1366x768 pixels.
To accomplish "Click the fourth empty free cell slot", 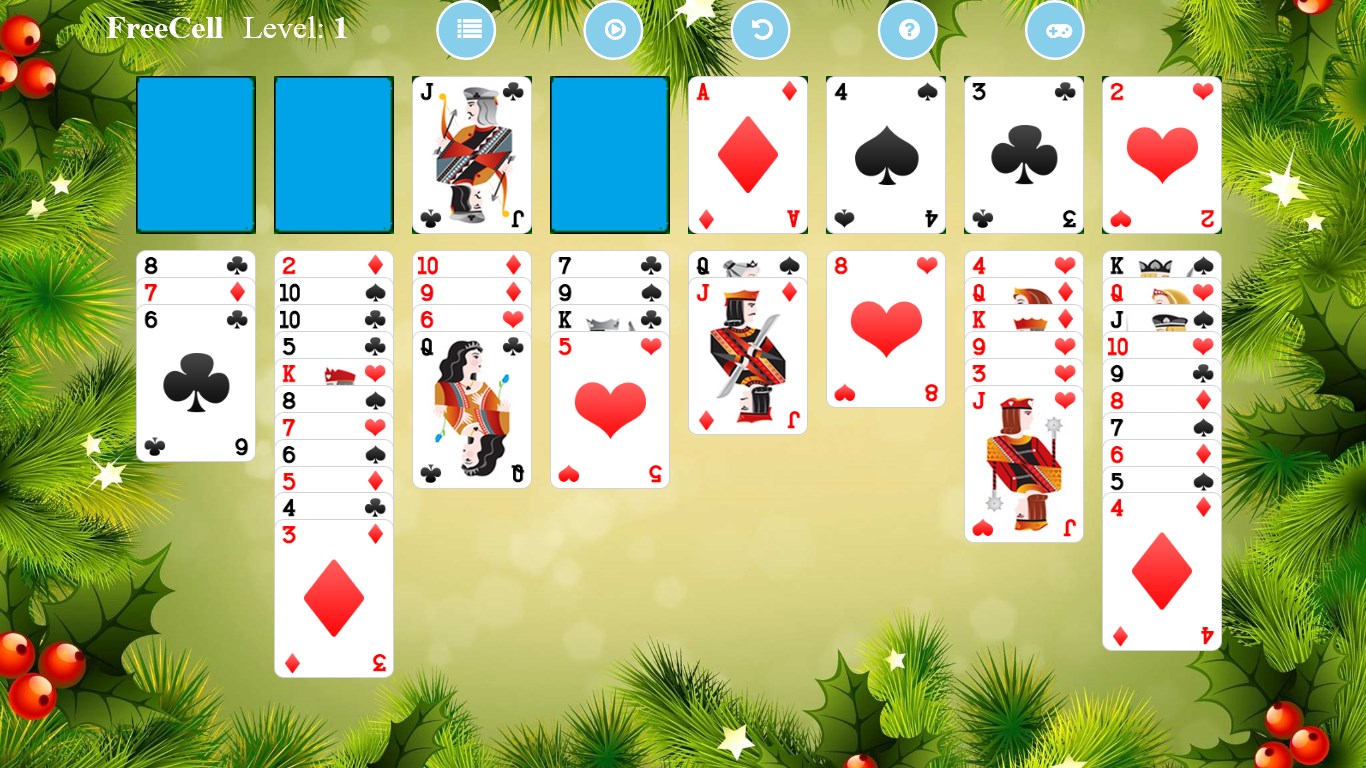I will point(609,155).
